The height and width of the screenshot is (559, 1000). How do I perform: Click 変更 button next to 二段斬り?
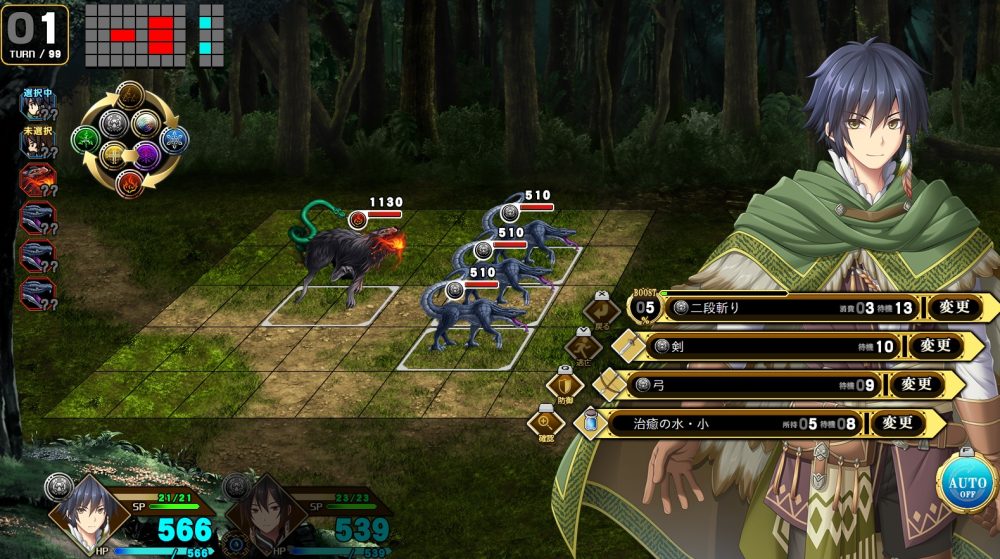tap(962, 308)
